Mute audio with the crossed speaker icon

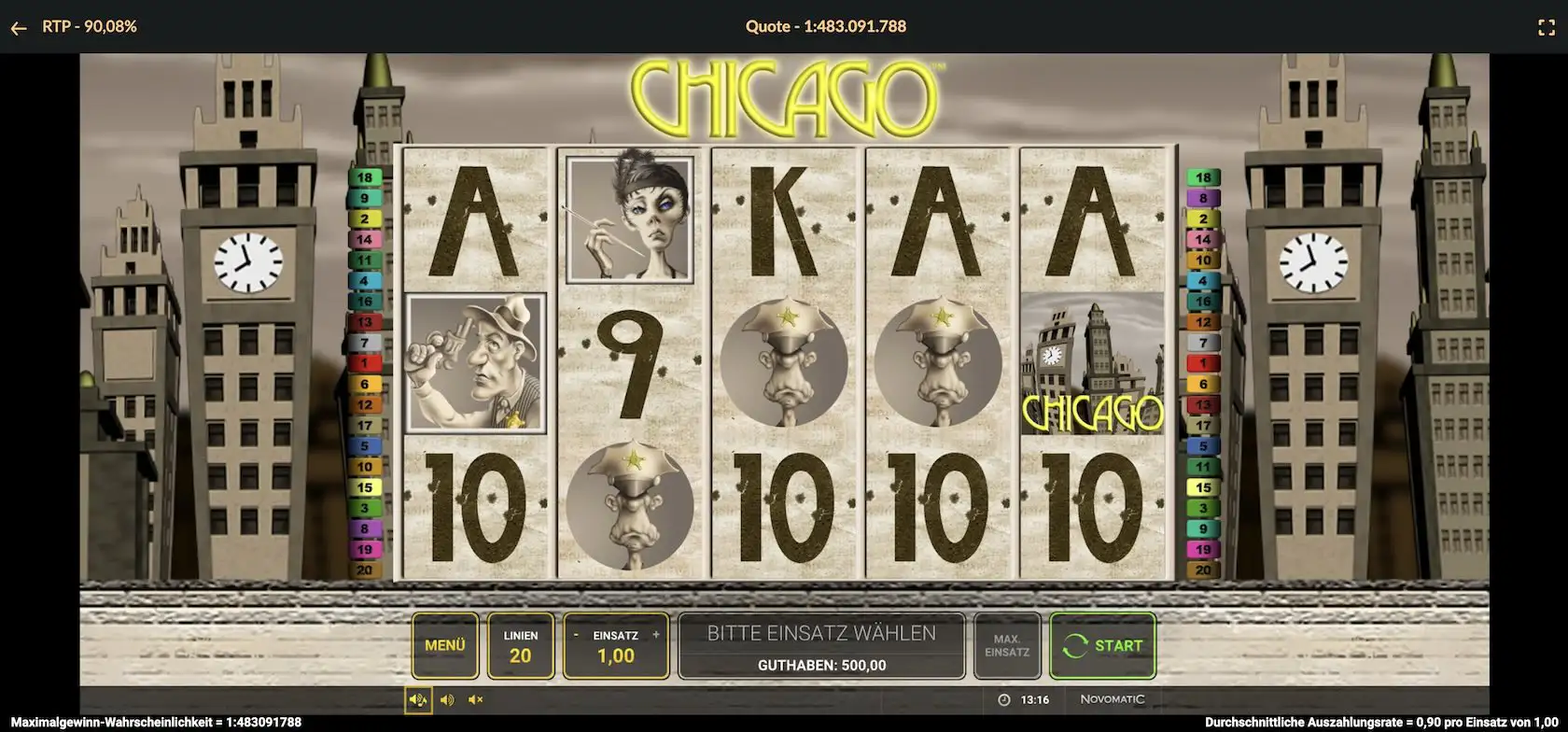click(x=476, y=699)
